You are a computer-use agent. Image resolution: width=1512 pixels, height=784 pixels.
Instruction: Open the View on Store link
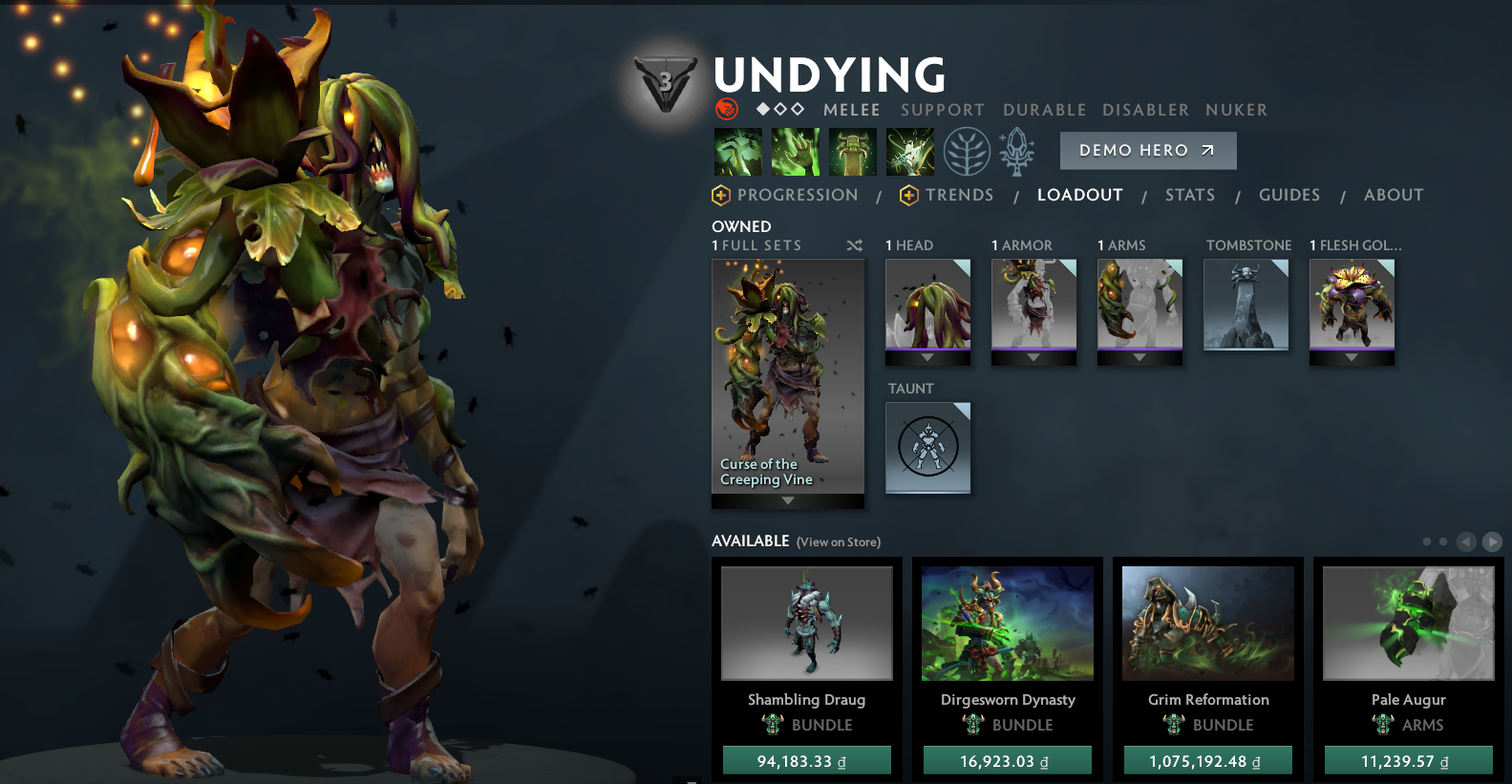837,541
